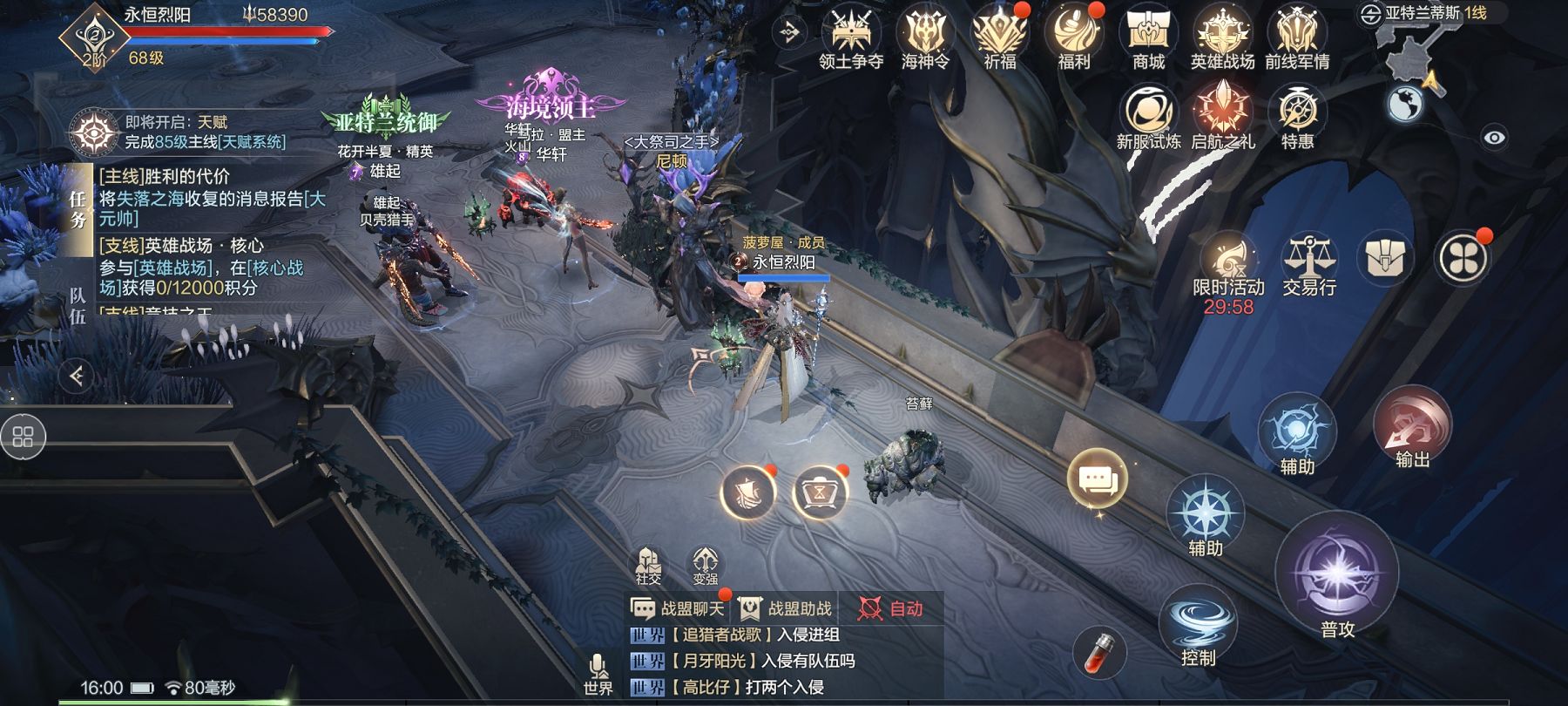The image size is (1568, 706).
Task: Toggle the eye visibility icon
Action: pos(1494,138)
